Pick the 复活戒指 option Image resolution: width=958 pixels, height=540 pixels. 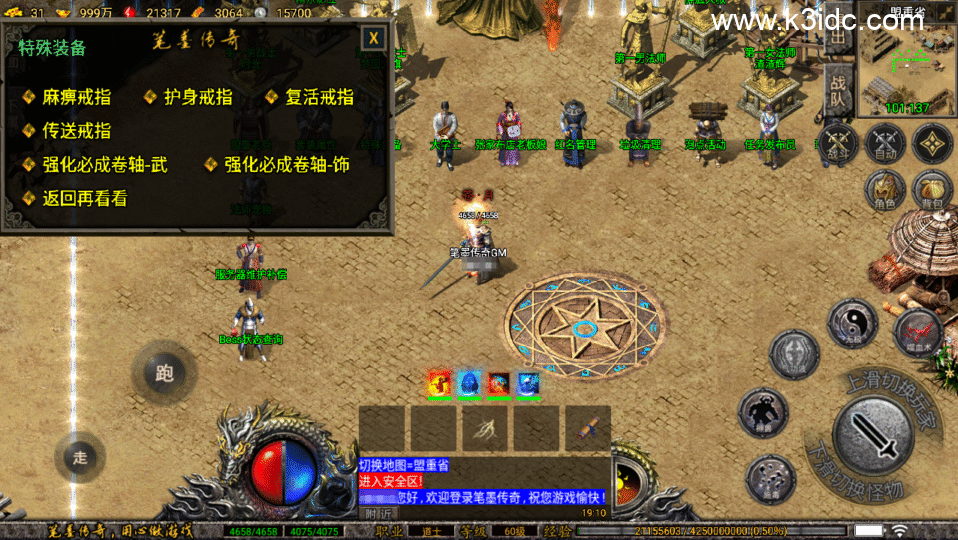pyautogui.click(x=319, y=97)
